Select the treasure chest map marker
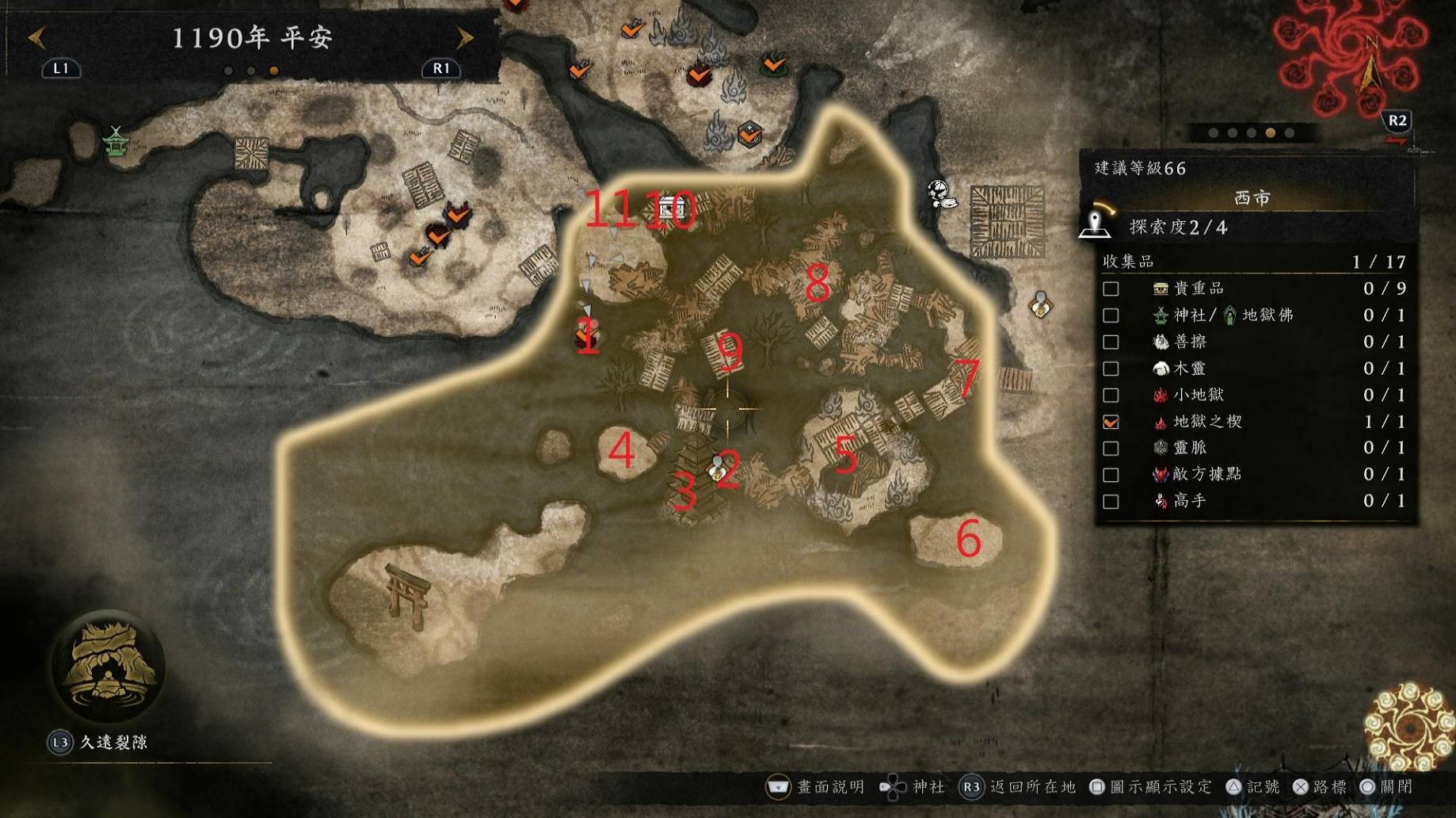The height and width of the screenshot is (818, 1456). click(749, 133)
